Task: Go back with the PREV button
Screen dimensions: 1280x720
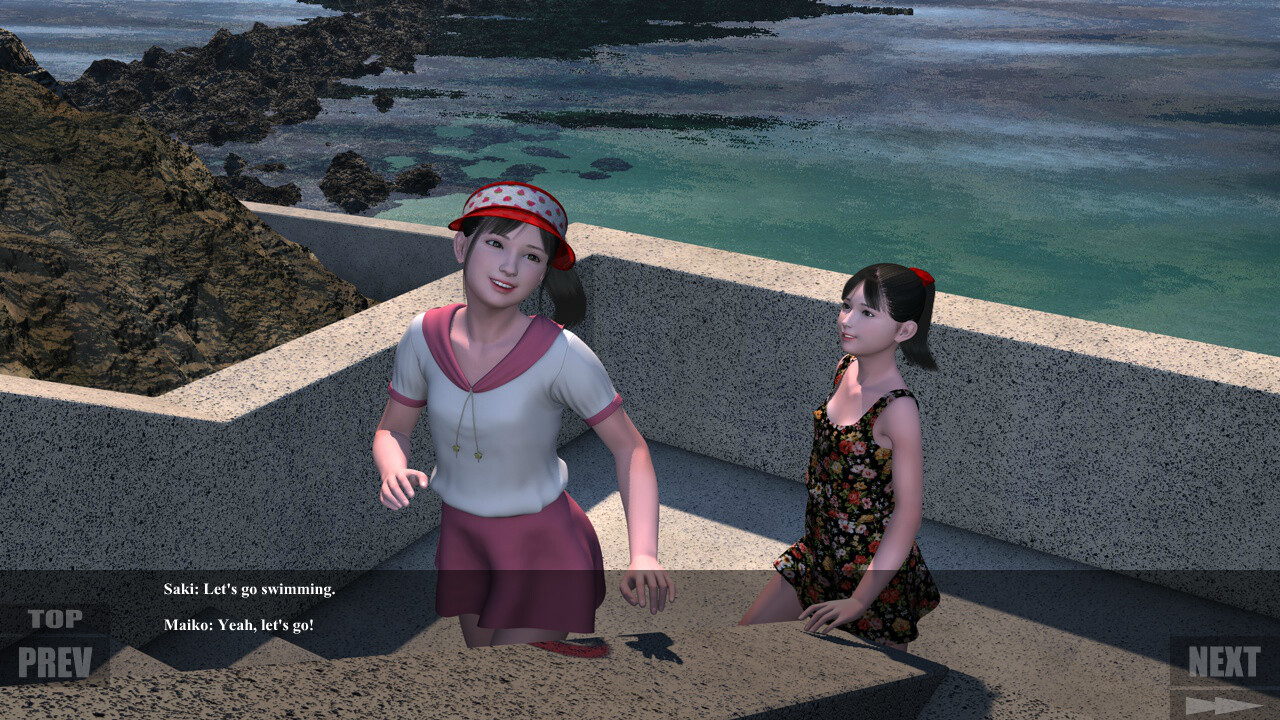Action: (55, 661)
